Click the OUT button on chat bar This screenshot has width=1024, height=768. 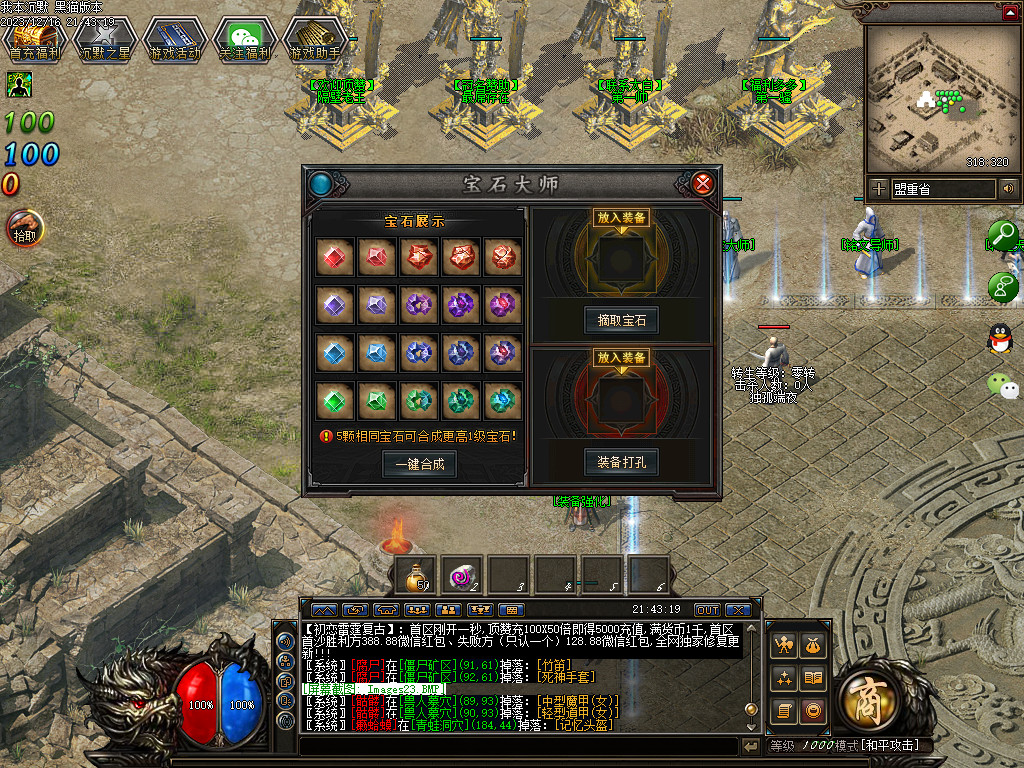click(x=707, y=610)
